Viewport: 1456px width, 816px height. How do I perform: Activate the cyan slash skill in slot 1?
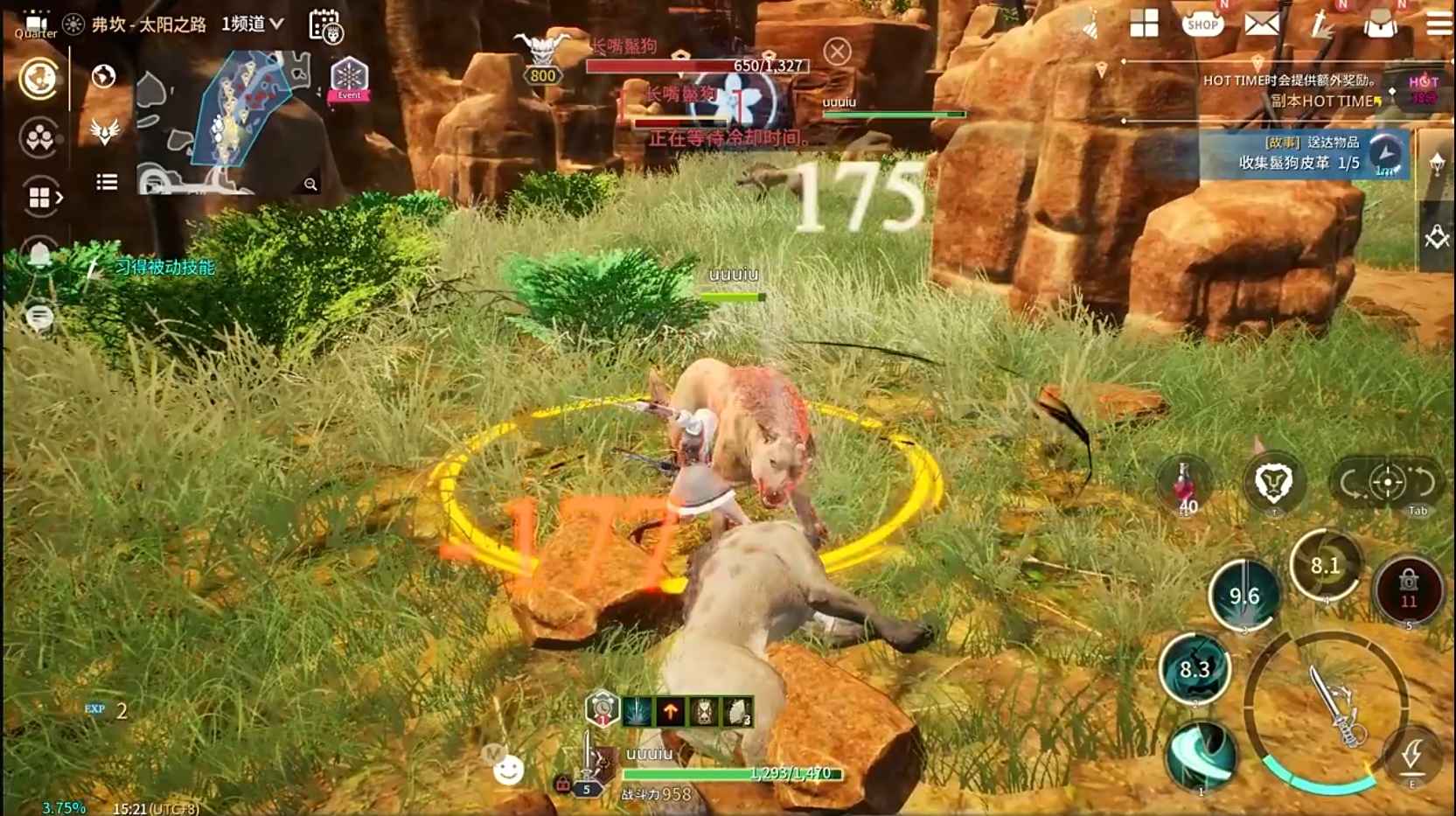[1202, 753]
